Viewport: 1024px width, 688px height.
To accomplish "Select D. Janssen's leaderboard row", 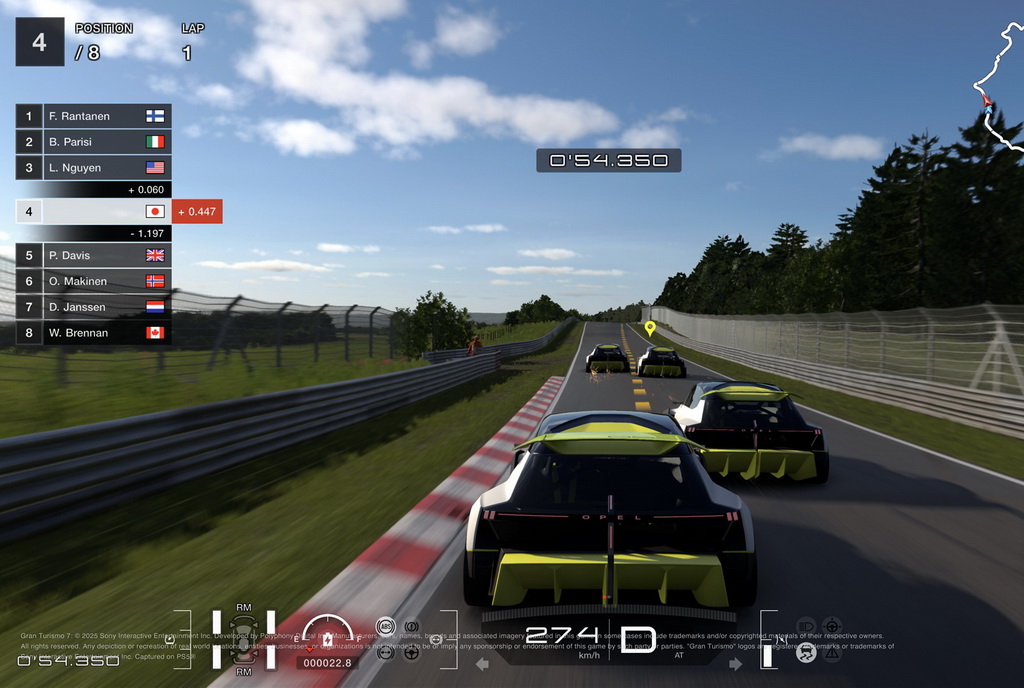I will [94, 307].
